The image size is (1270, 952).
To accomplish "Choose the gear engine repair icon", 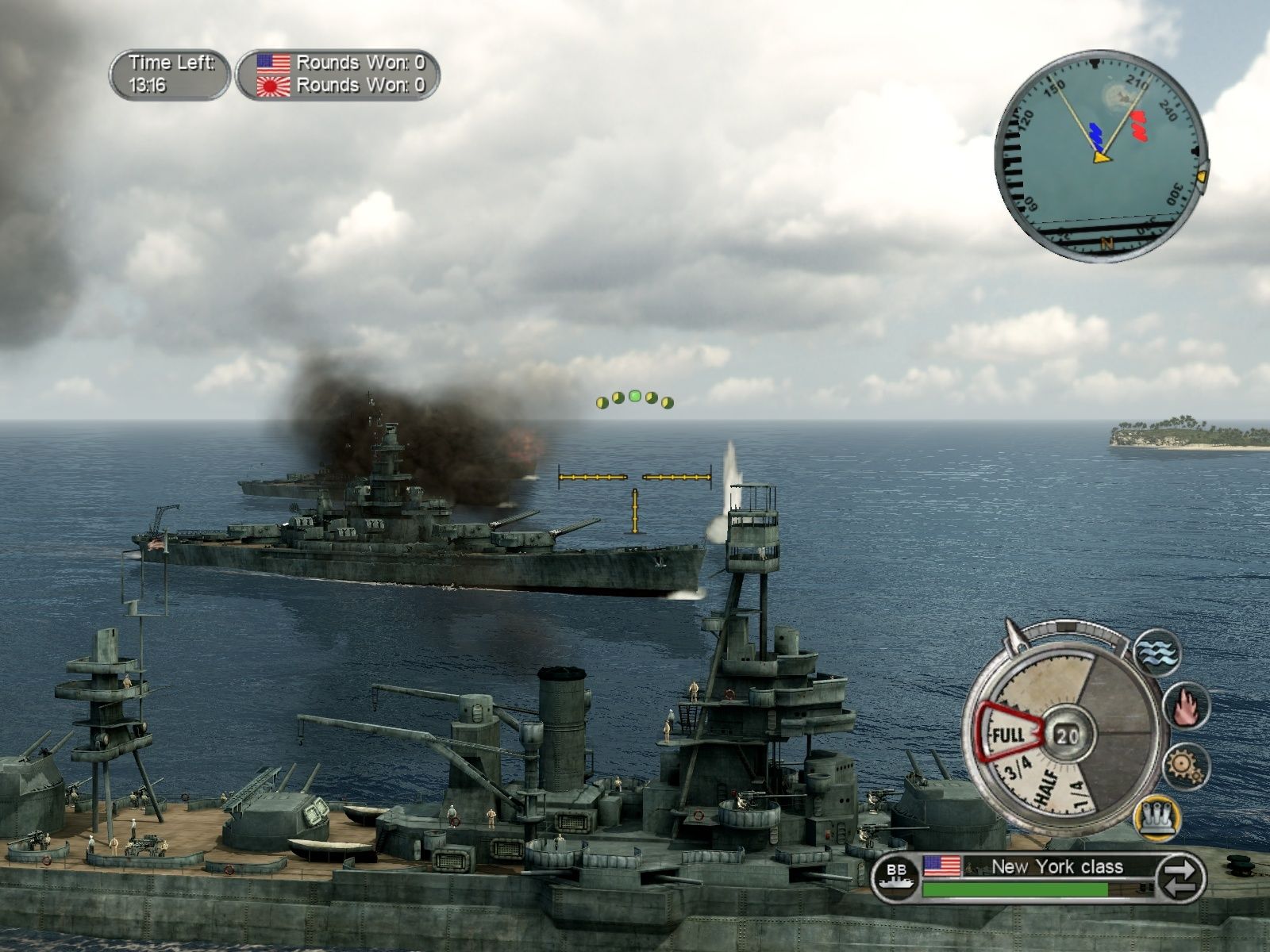I will tap(1185, 766).
